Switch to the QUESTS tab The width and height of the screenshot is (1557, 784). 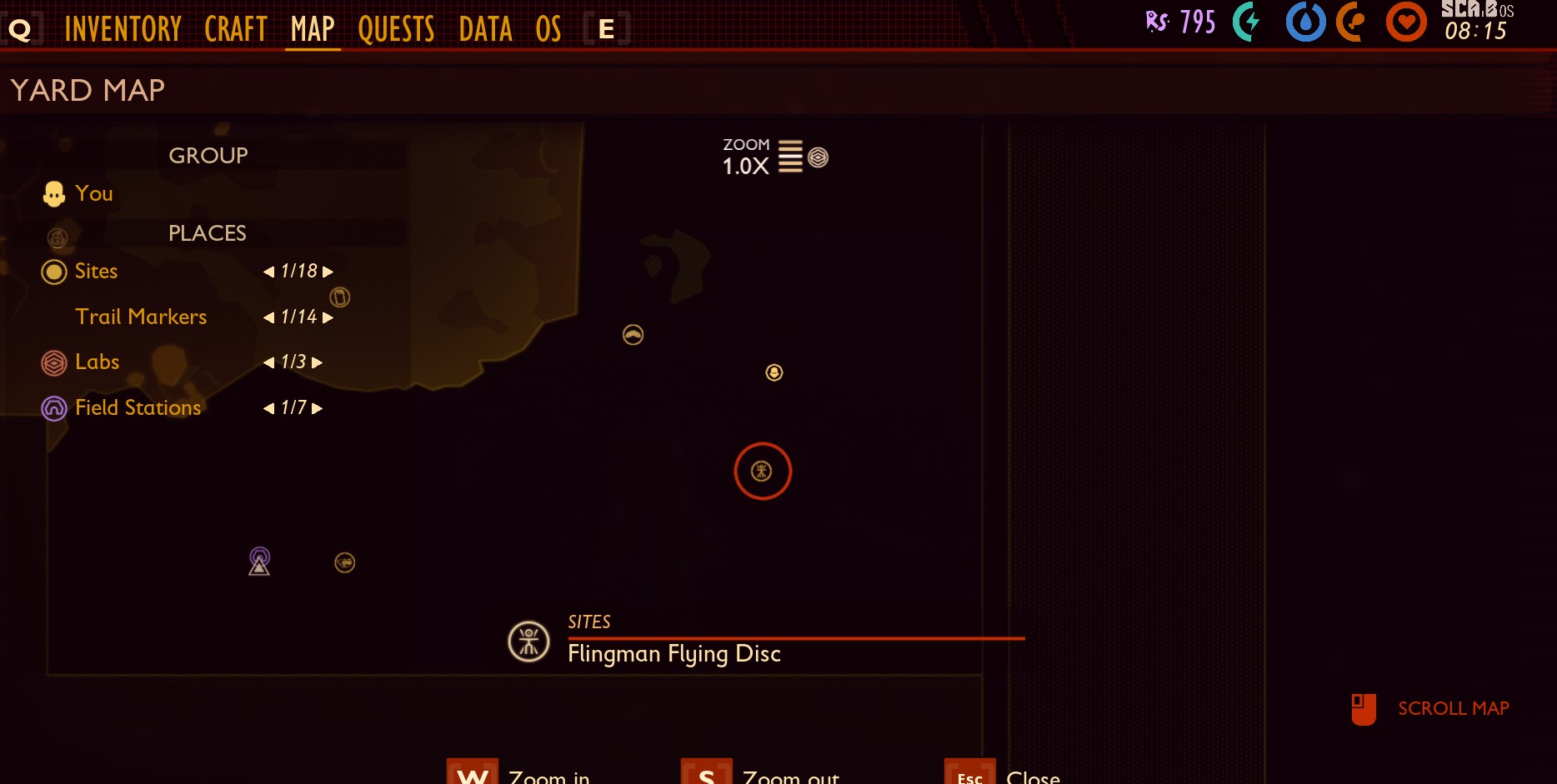pyautogui.click(x=397, y=27)
